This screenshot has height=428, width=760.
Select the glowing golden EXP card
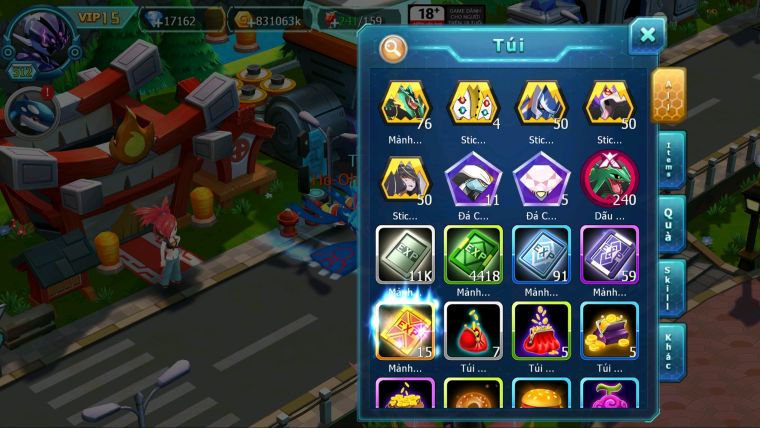404,329
